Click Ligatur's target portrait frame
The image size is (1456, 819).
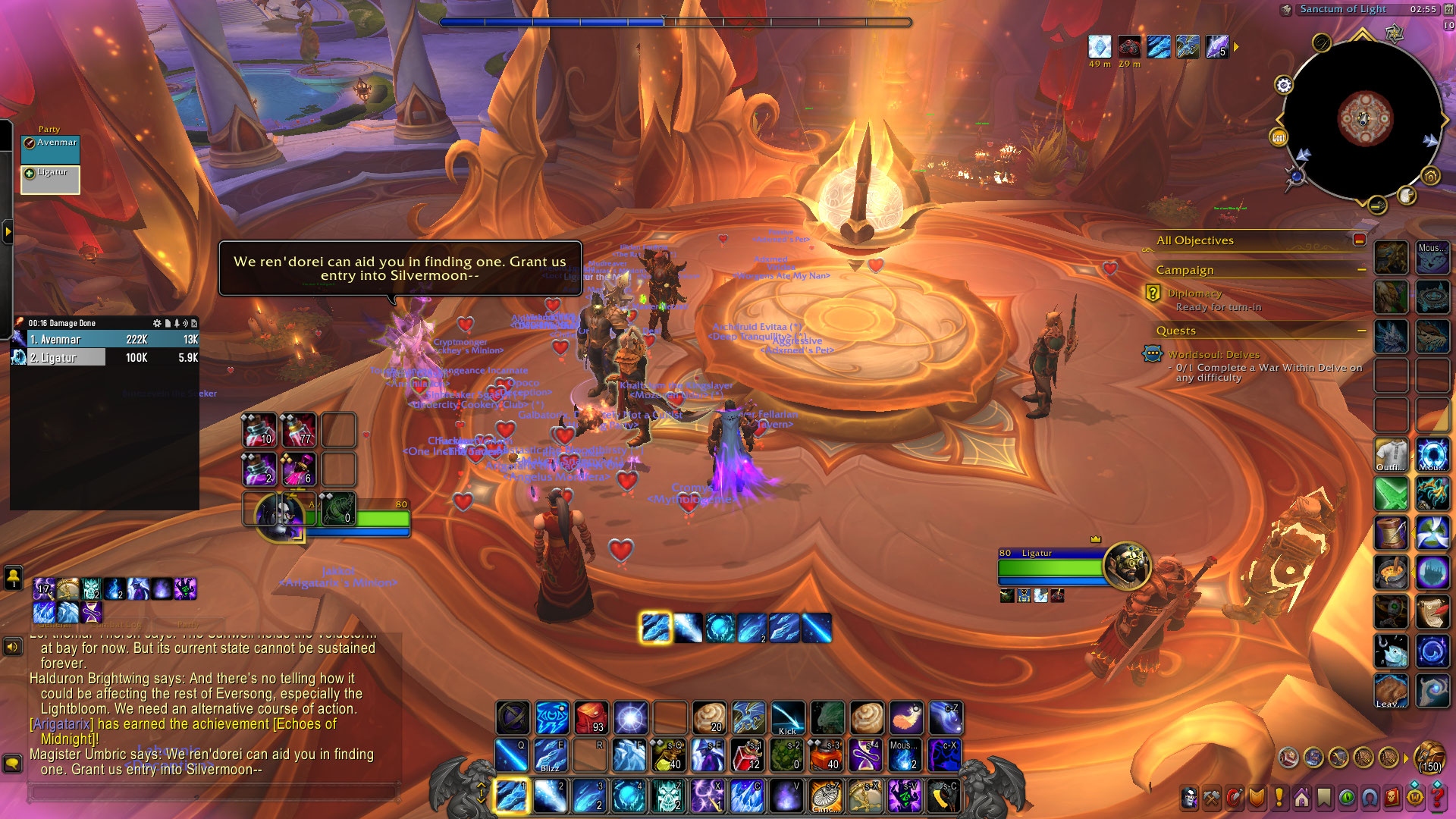pyautogui.click(x=1128, y=565)
